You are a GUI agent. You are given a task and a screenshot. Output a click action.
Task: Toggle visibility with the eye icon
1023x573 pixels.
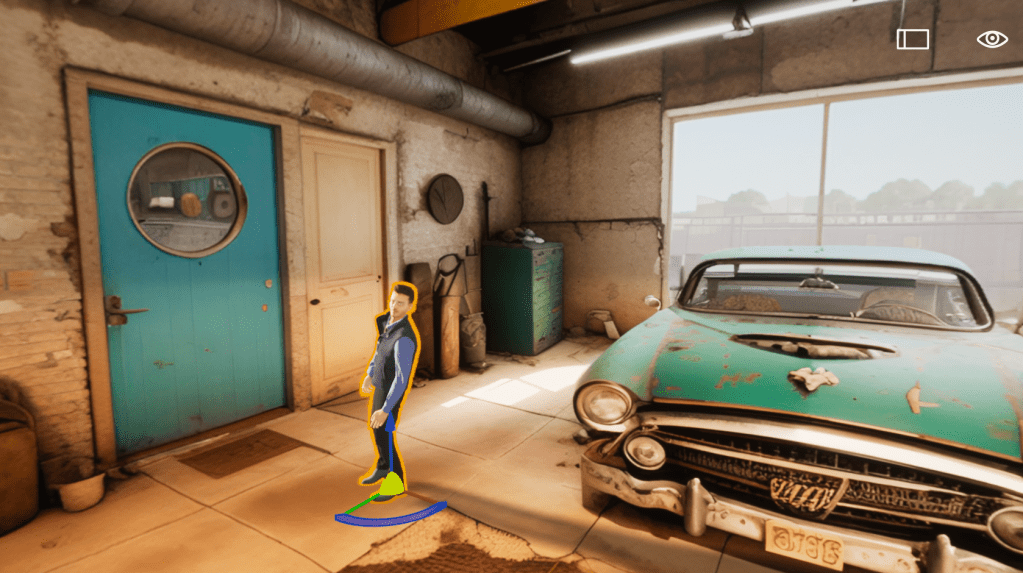[x=991, y=39]
